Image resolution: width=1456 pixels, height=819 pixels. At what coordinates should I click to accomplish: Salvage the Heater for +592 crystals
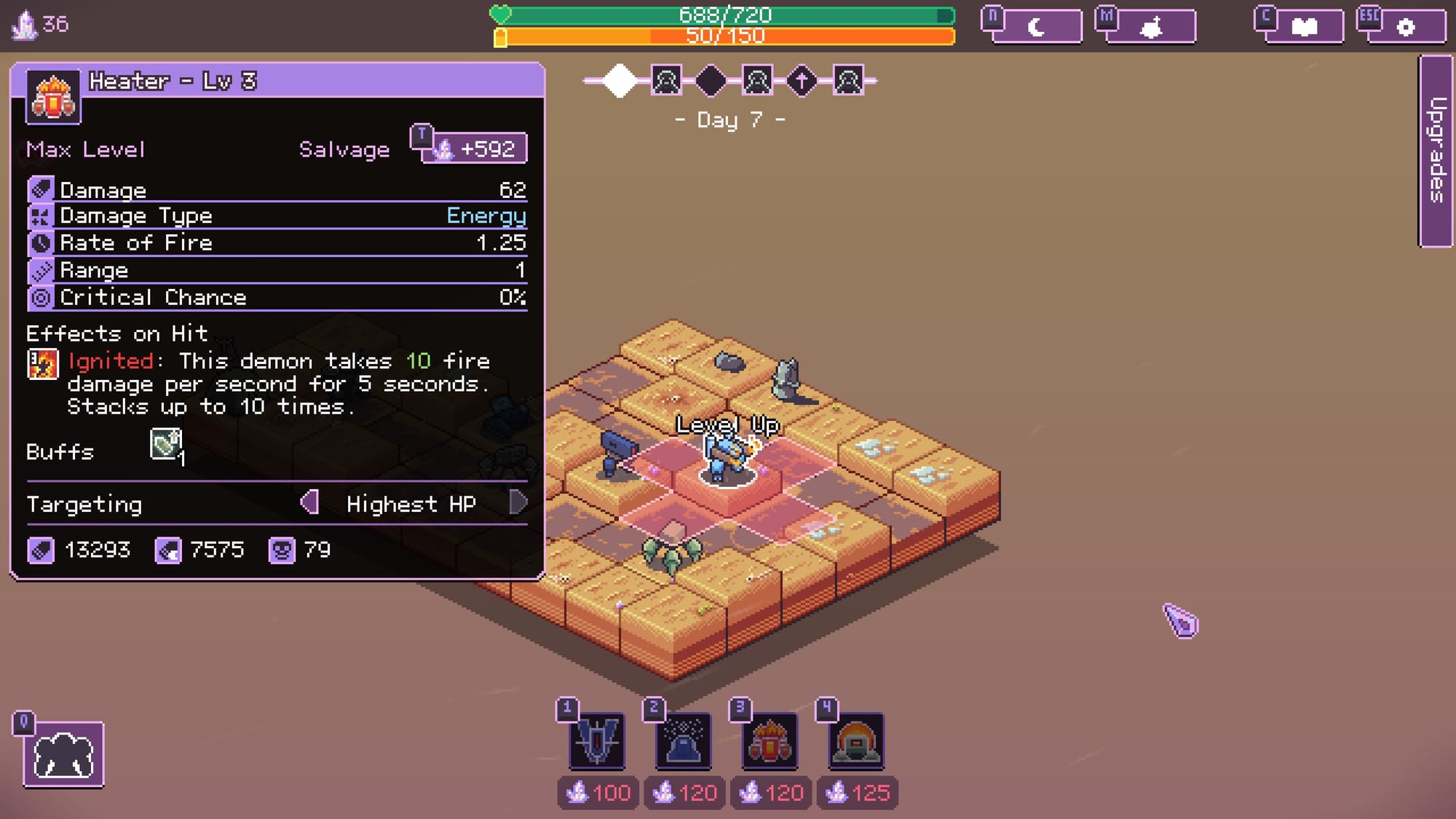tap(475, 149)
